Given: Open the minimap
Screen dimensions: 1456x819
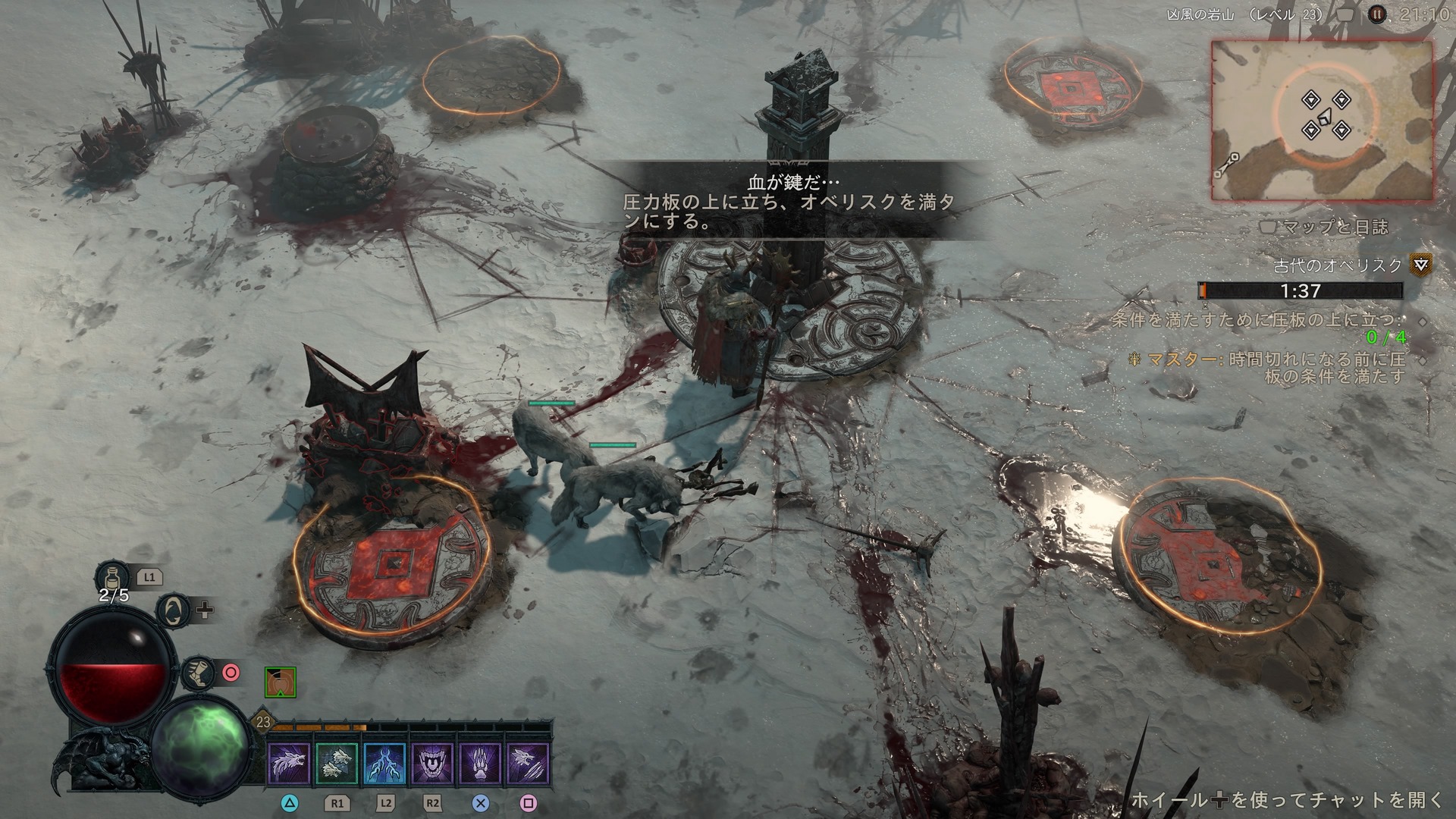Looking at the screenshot, I should 1322,121.
